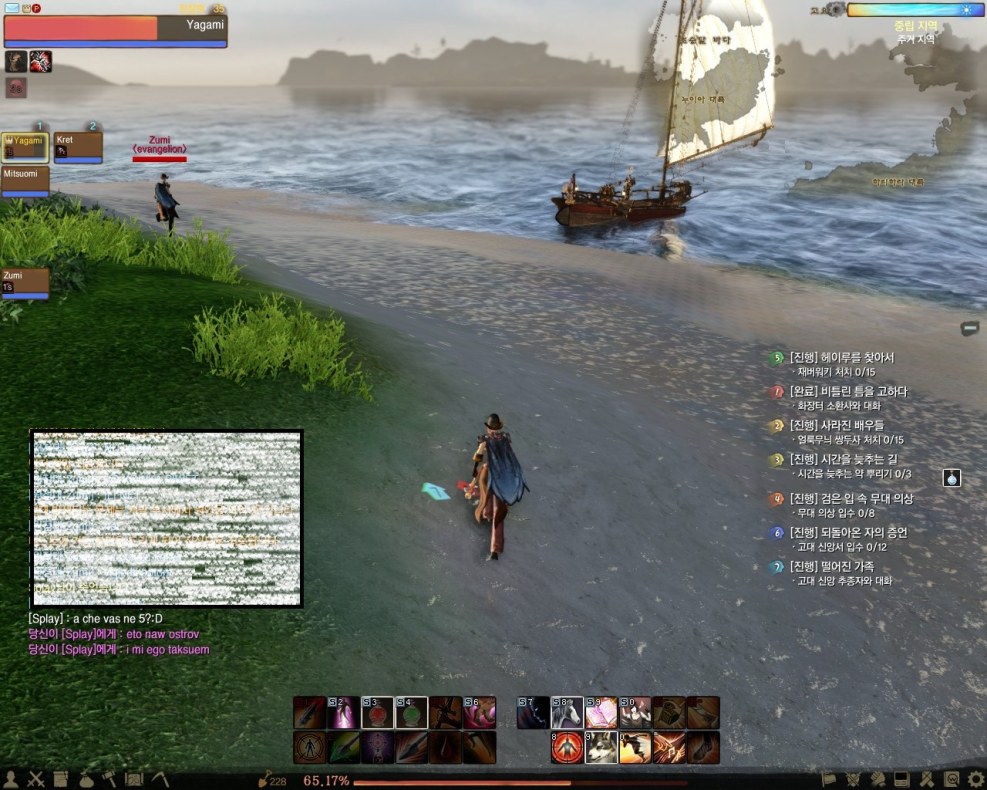Open the settings gear icon
The image size is (987, 790).
click(976, 779)
